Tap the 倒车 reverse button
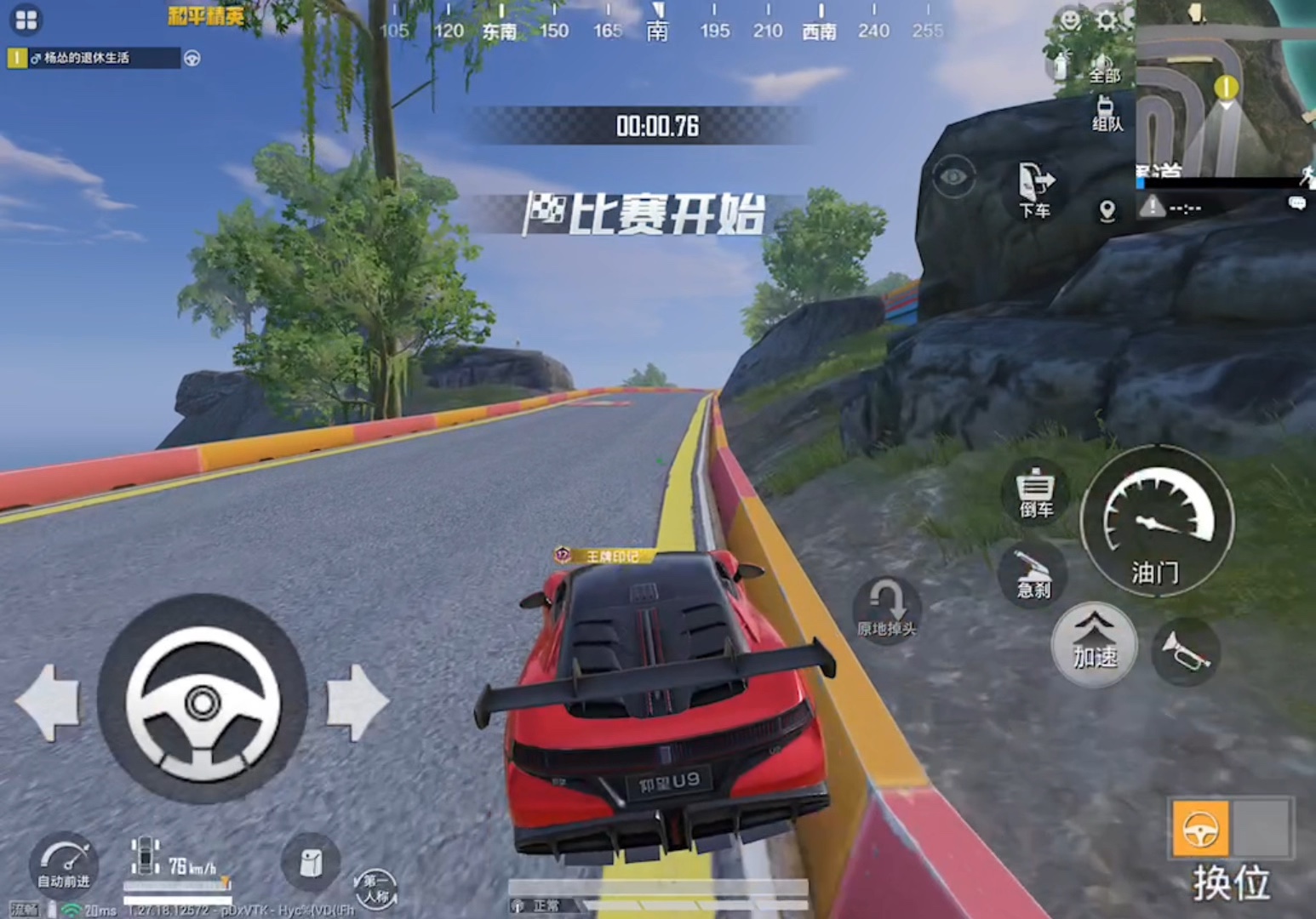 click(1035, 493)
